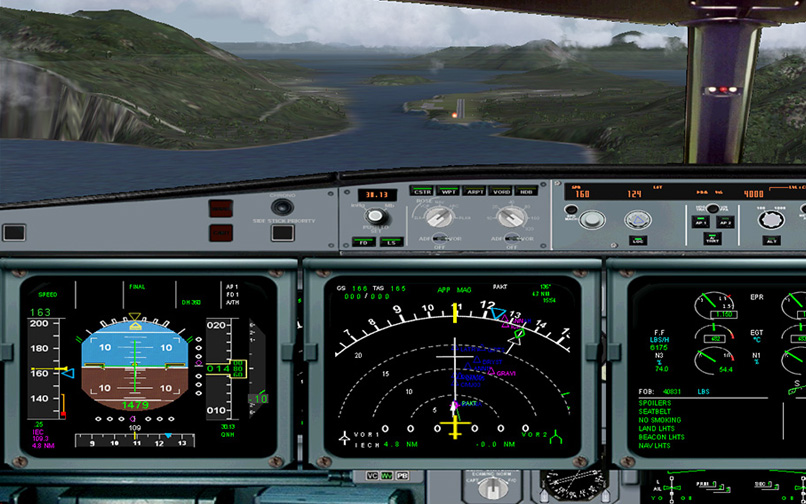Arm the LOC localizer button
The height and width of the screenshot is (504, 806).
click(x=637, y=240)
